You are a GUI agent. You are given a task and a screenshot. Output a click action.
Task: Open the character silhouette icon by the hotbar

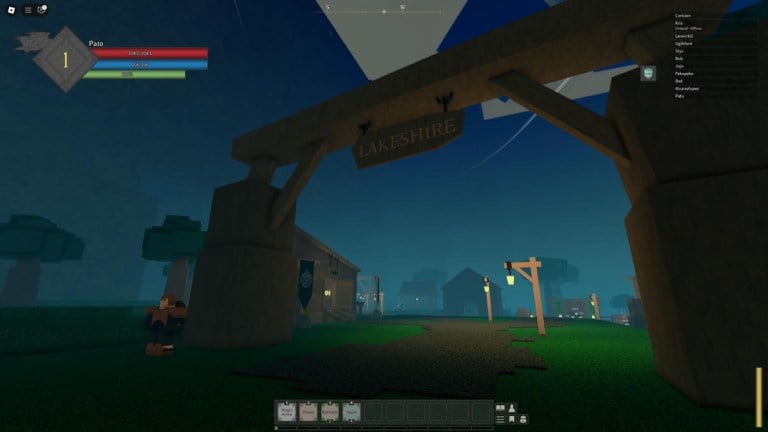coord(512,407)
